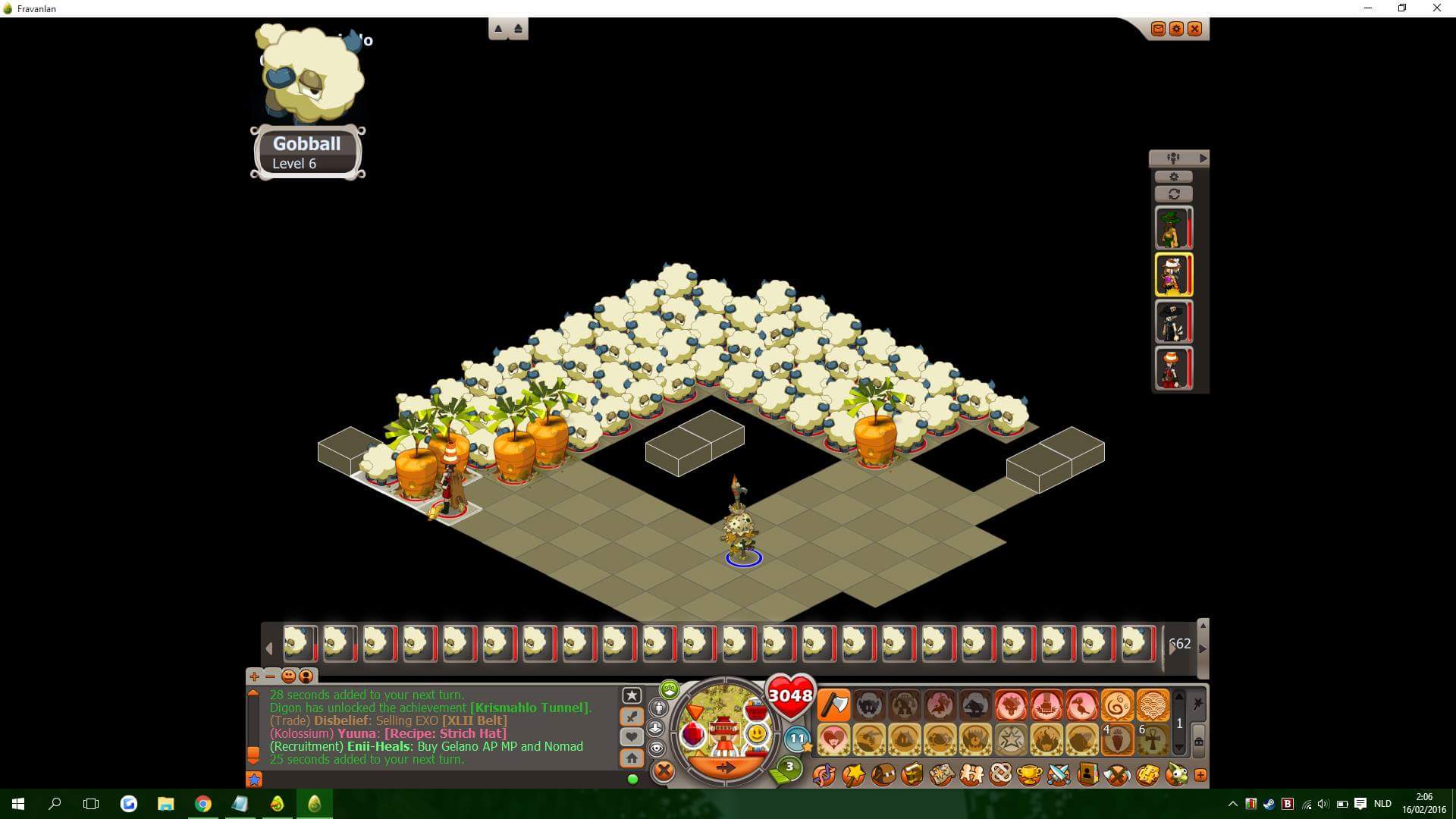This screenshot has height=819, width=1456.
Task: Collapse the turn order panel with its arrow
Action: click(x=1203, y=158)
